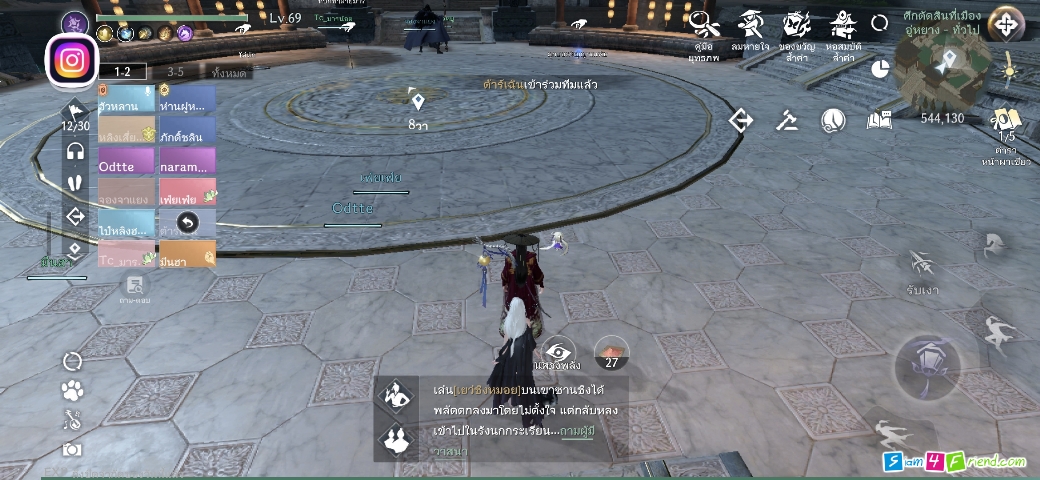Take a screenshot with the camera icon

[x=72, y=450]
